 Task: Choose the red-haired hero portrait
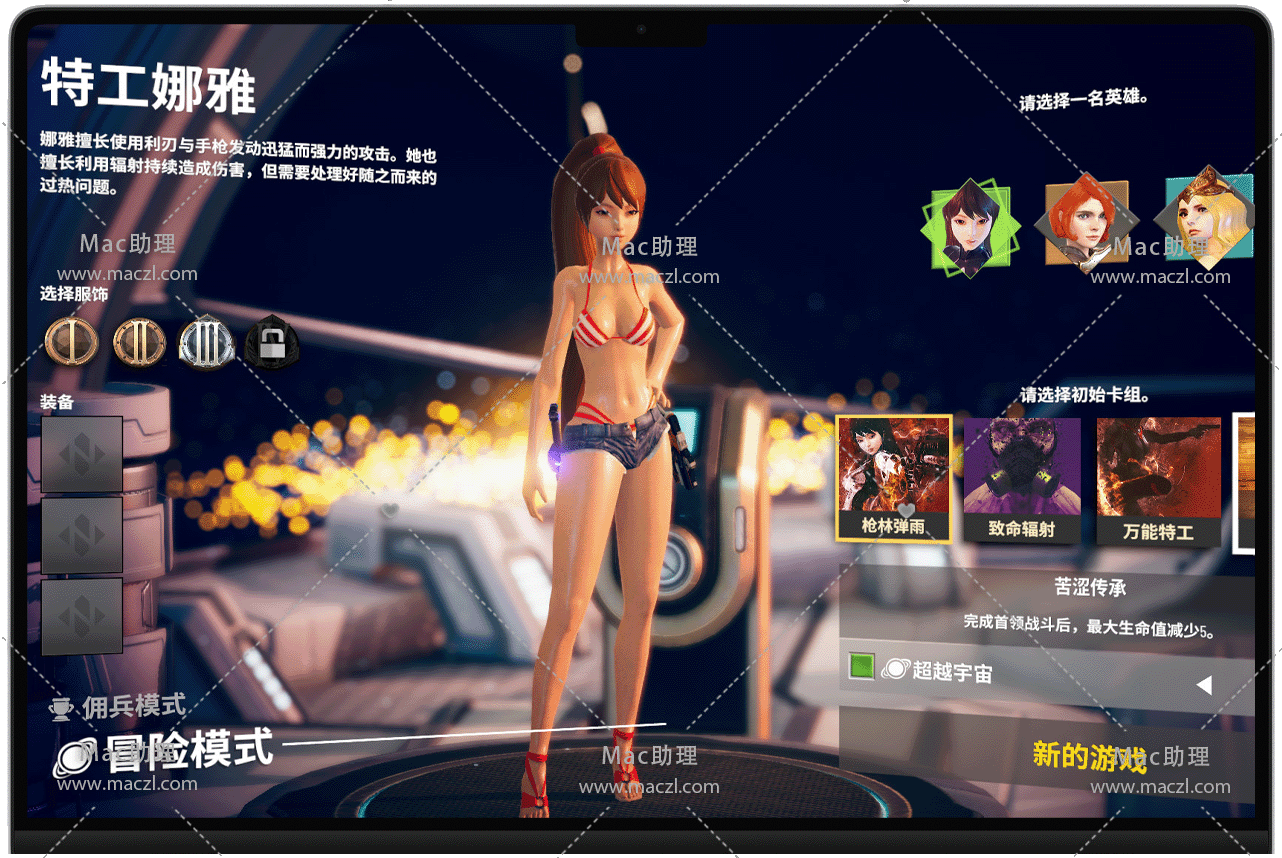(x=1086, y=224)
